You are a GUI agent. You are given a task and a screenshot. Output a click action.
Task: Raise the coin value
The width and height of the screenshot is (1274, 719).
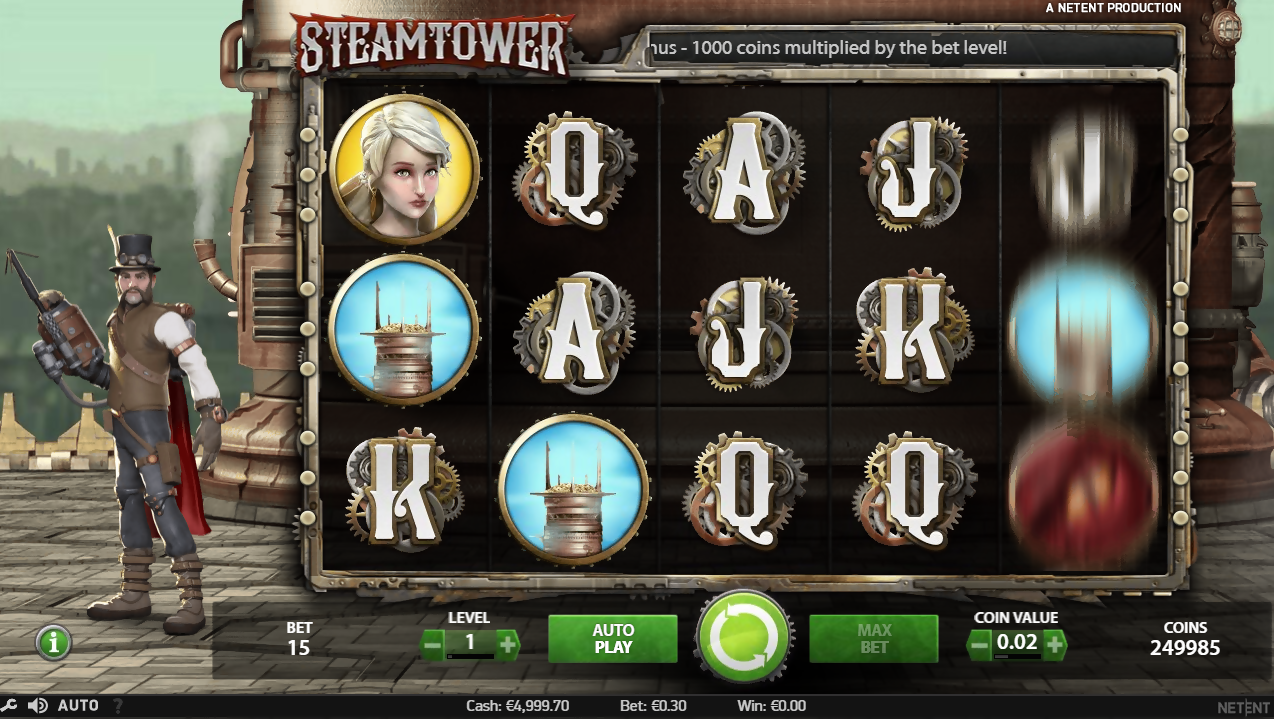tap(1055, 644)
